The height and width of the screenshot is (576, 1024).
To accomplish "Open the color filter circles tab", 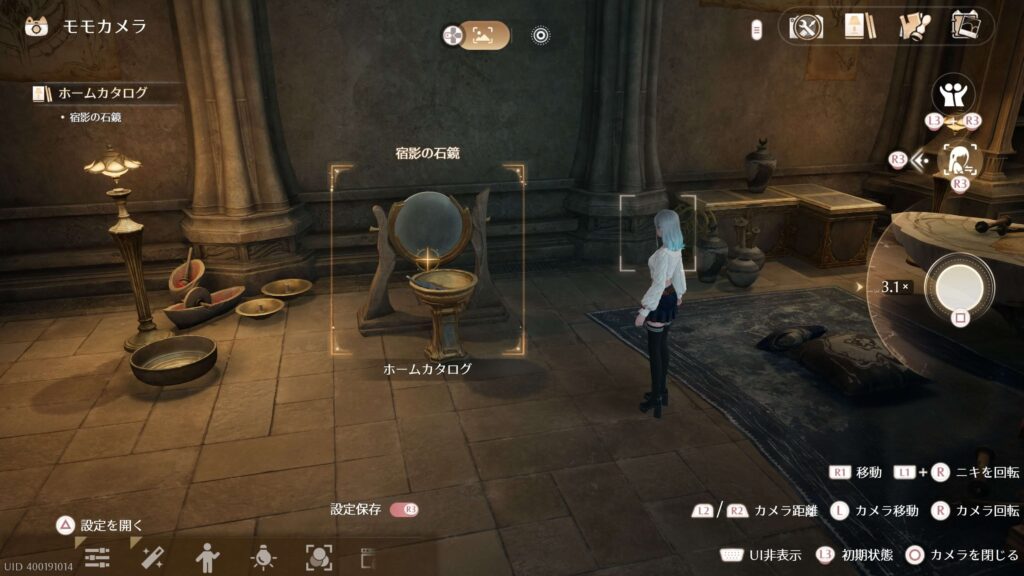I will tap(318, 557).
